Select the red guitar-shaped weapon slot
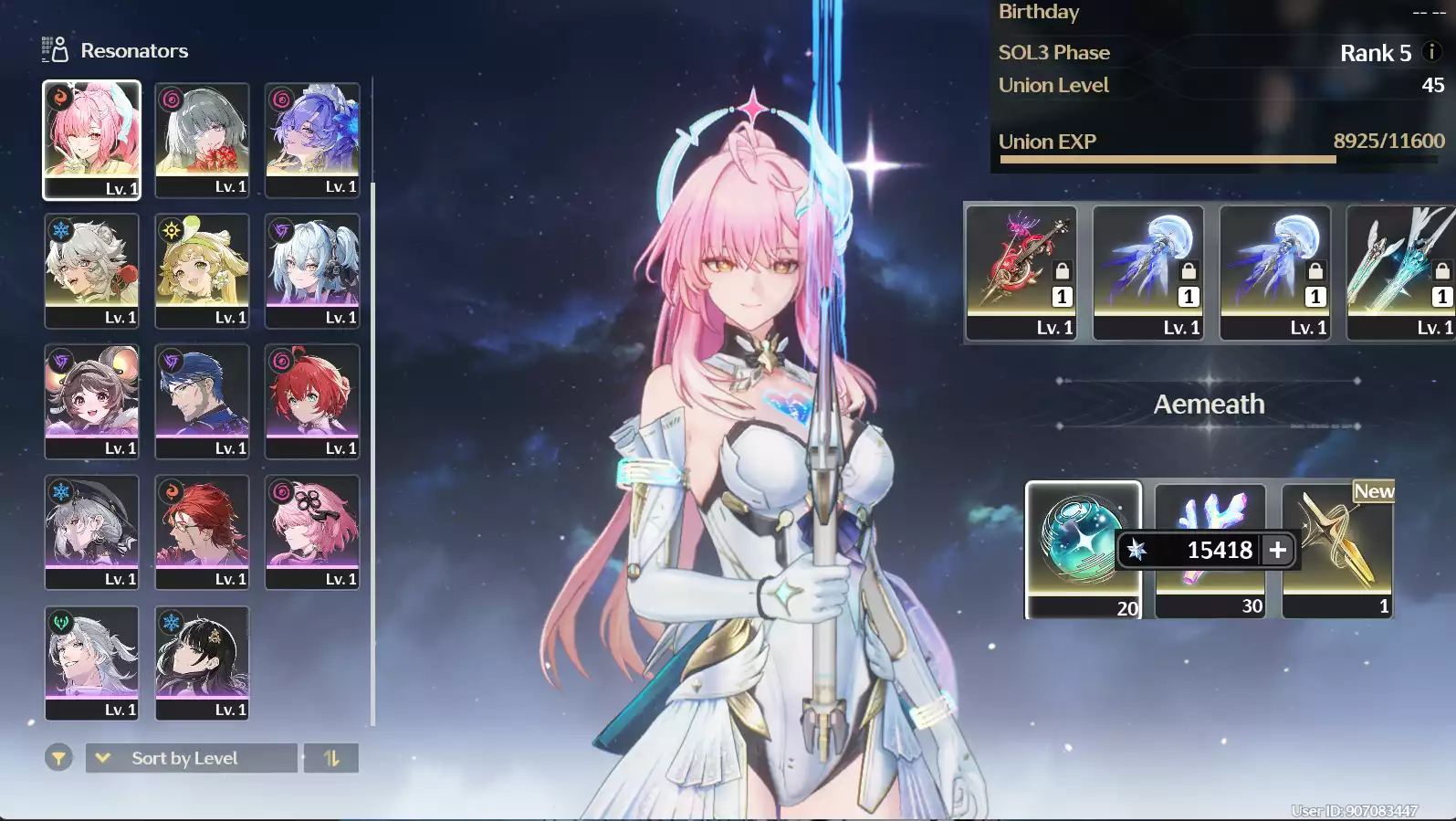The width and height of the screenshot is (1456, 821). [1021, 271]
